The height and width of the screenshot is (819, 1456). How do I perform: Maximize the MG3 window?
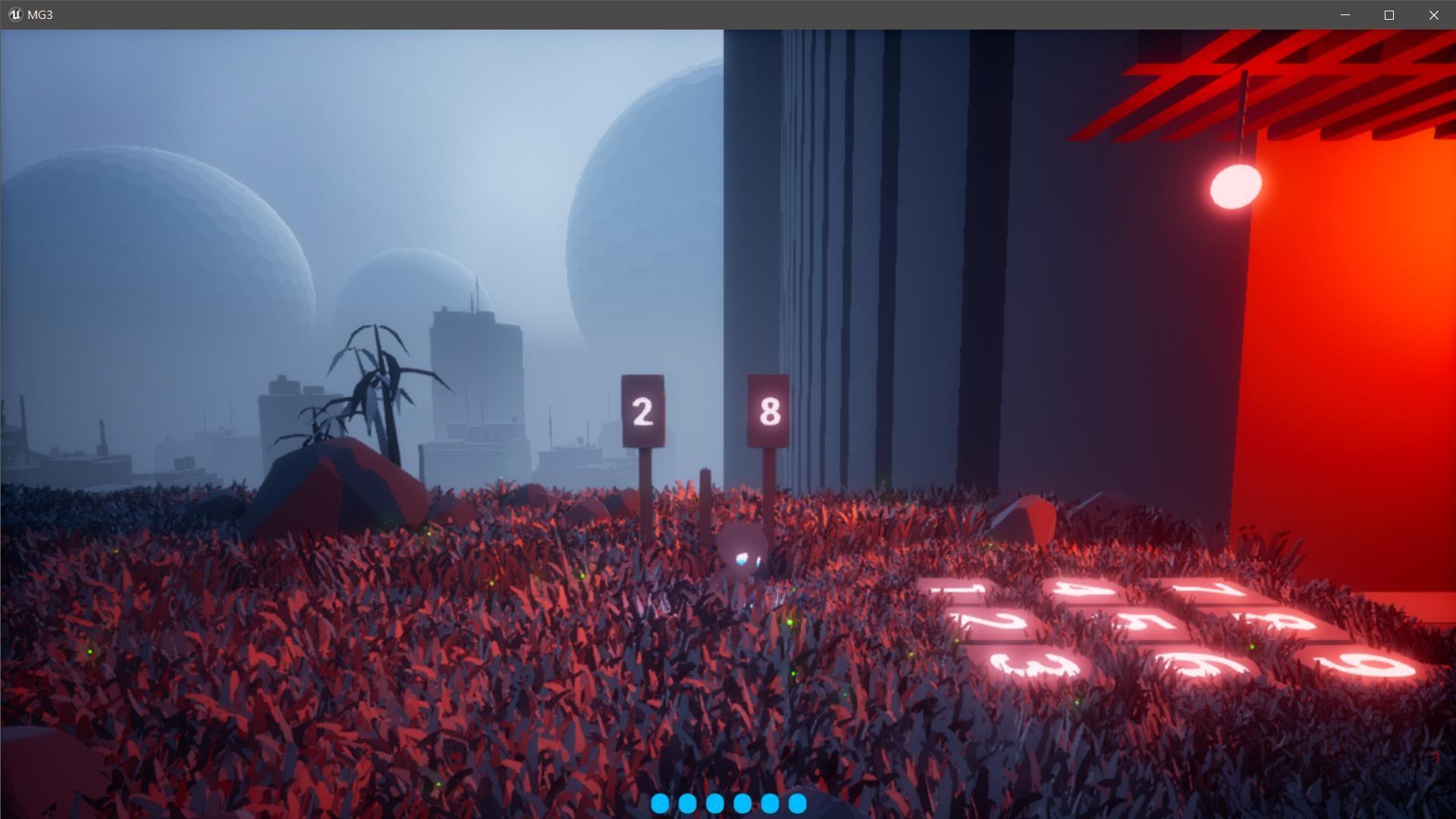1389,15
